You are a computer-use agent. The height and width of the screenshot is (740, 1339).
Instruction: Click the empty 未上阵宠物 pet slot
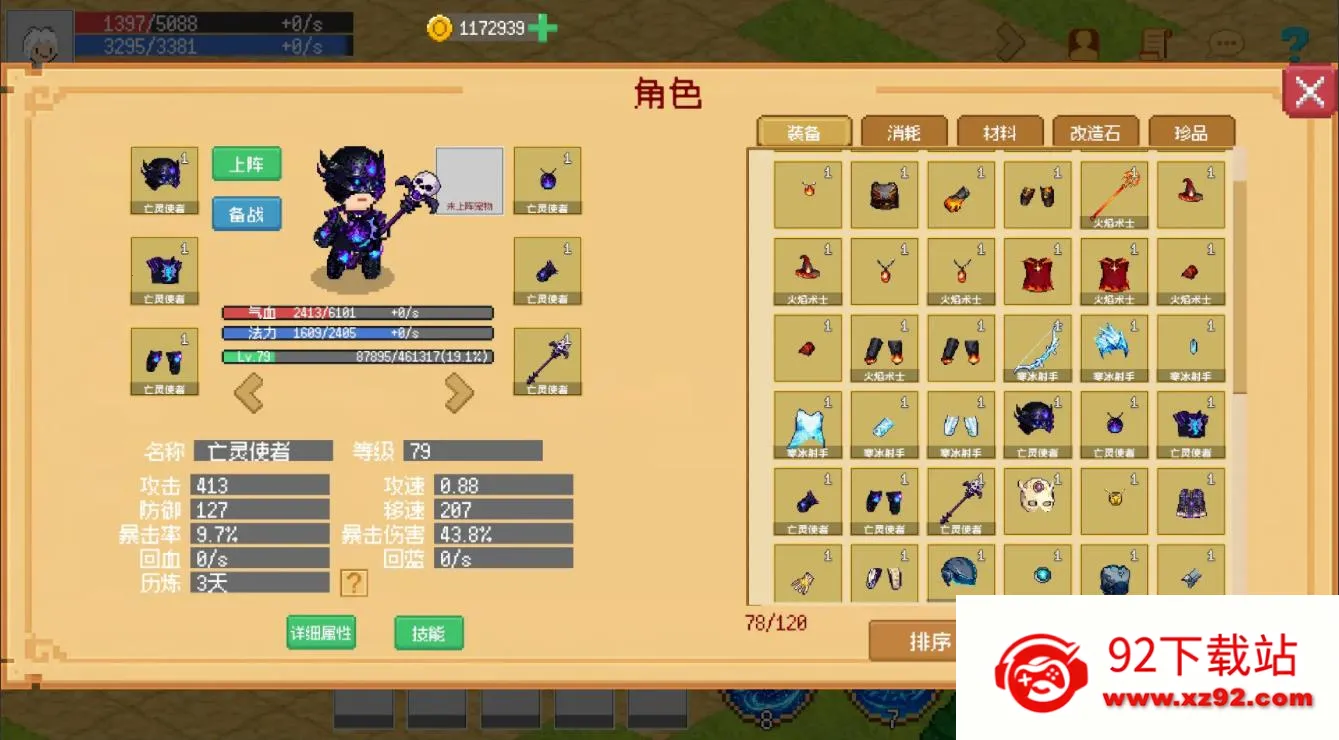coord(470,180)
